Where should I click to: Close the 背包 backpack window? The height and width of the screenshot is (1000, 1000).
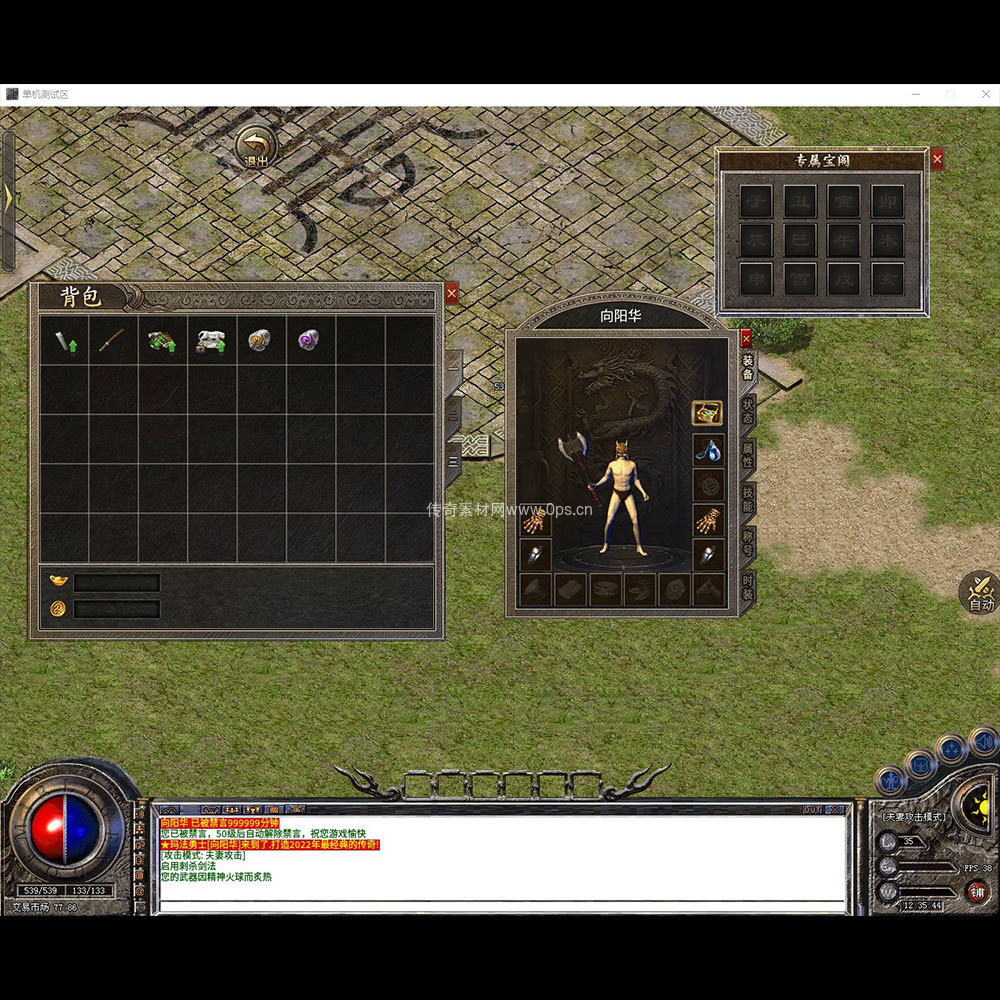[x=452, y=293]
